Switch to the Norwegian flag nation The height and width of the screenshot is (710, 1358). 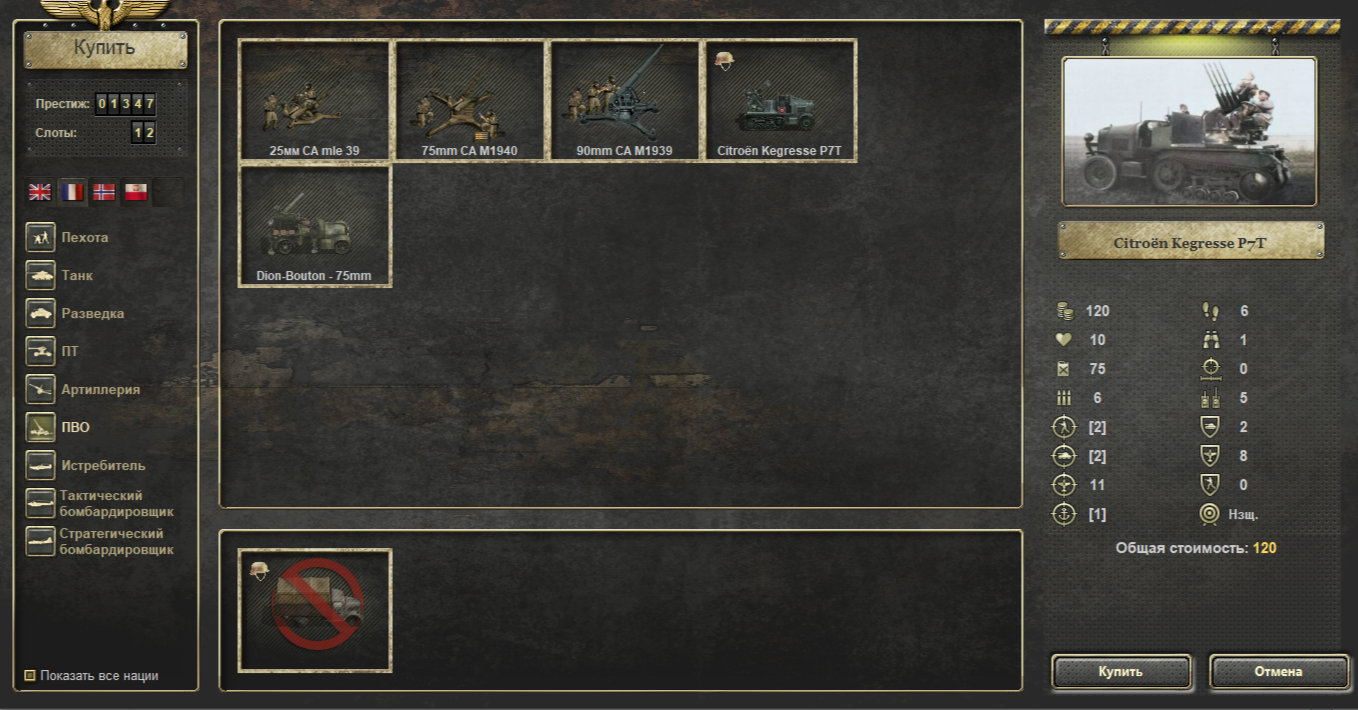click(104, 192)
